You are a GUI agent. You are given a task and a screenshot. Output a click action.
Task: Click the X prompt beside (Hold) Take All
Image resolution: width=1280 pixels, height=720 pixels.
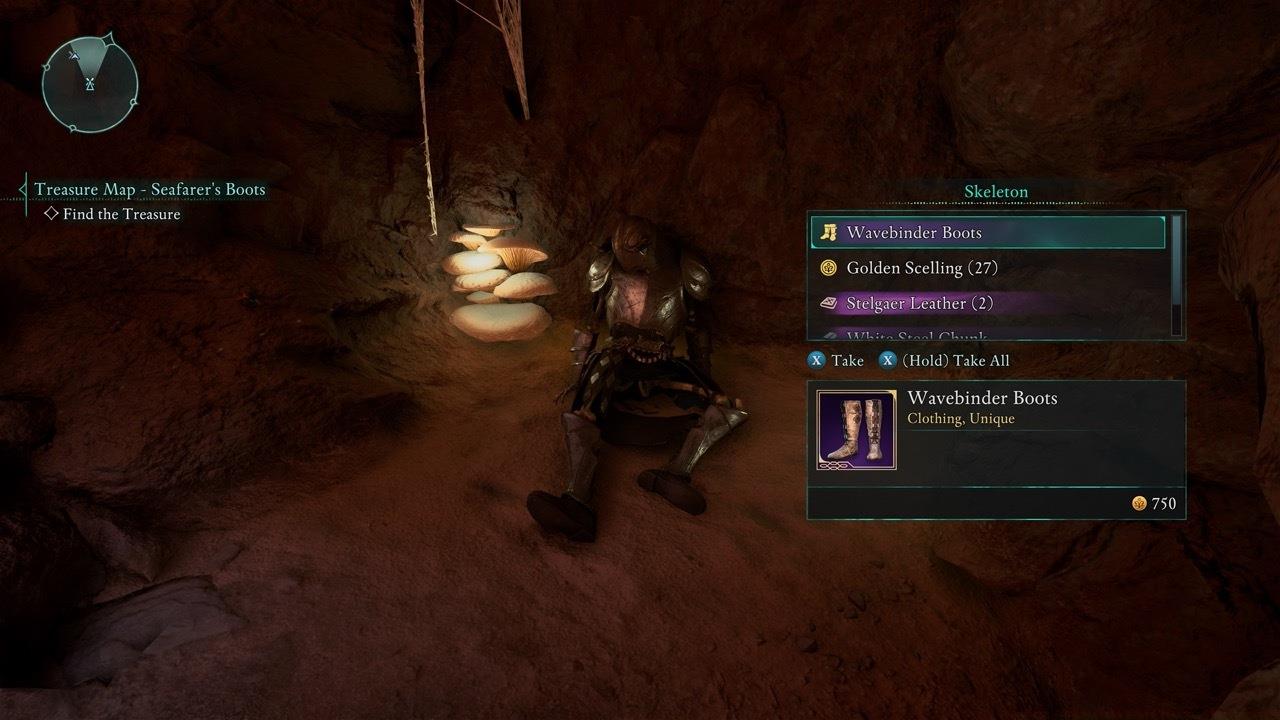click(887, 360)
